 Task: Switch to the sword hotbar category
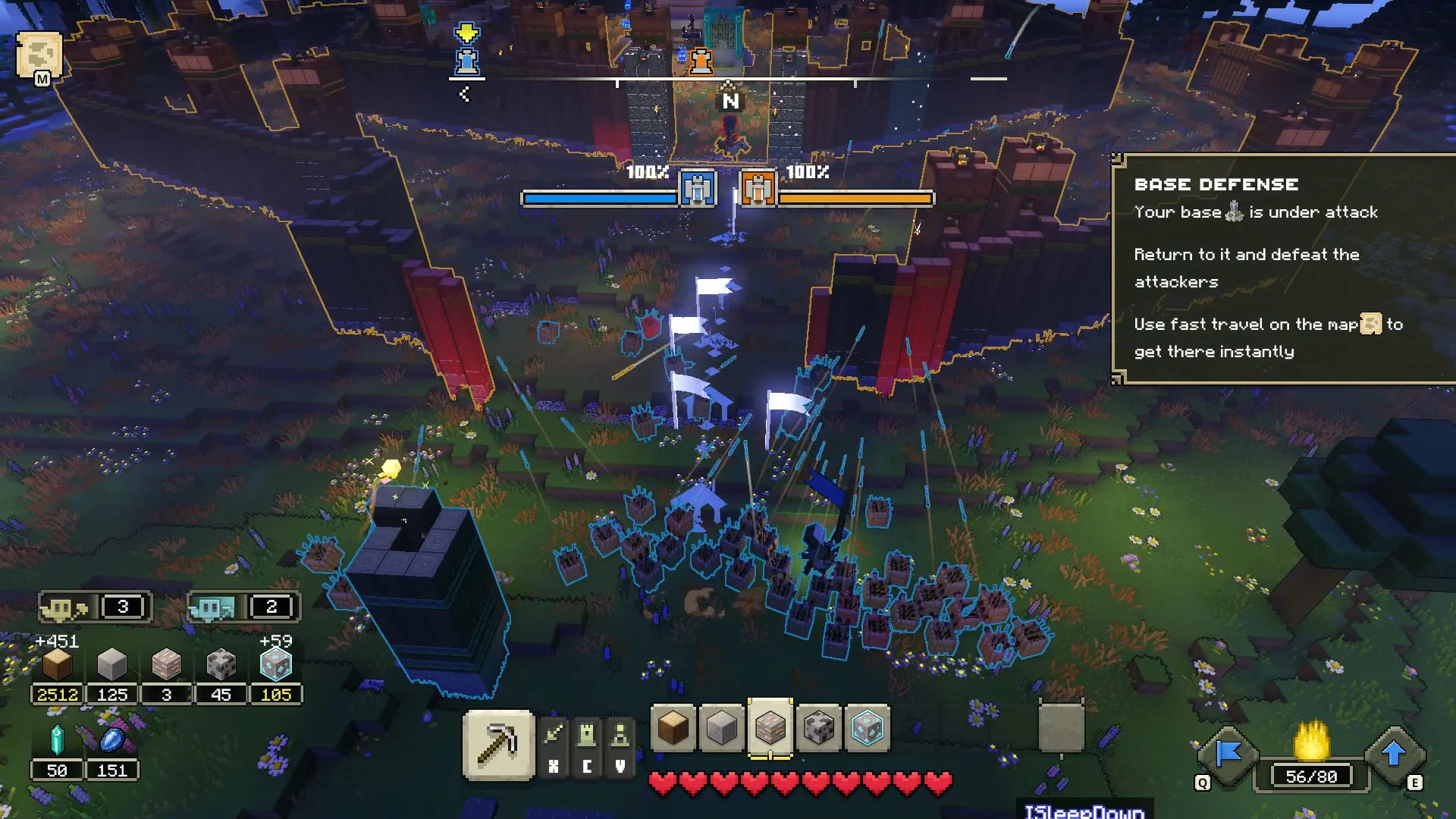[x=554, y=735]
